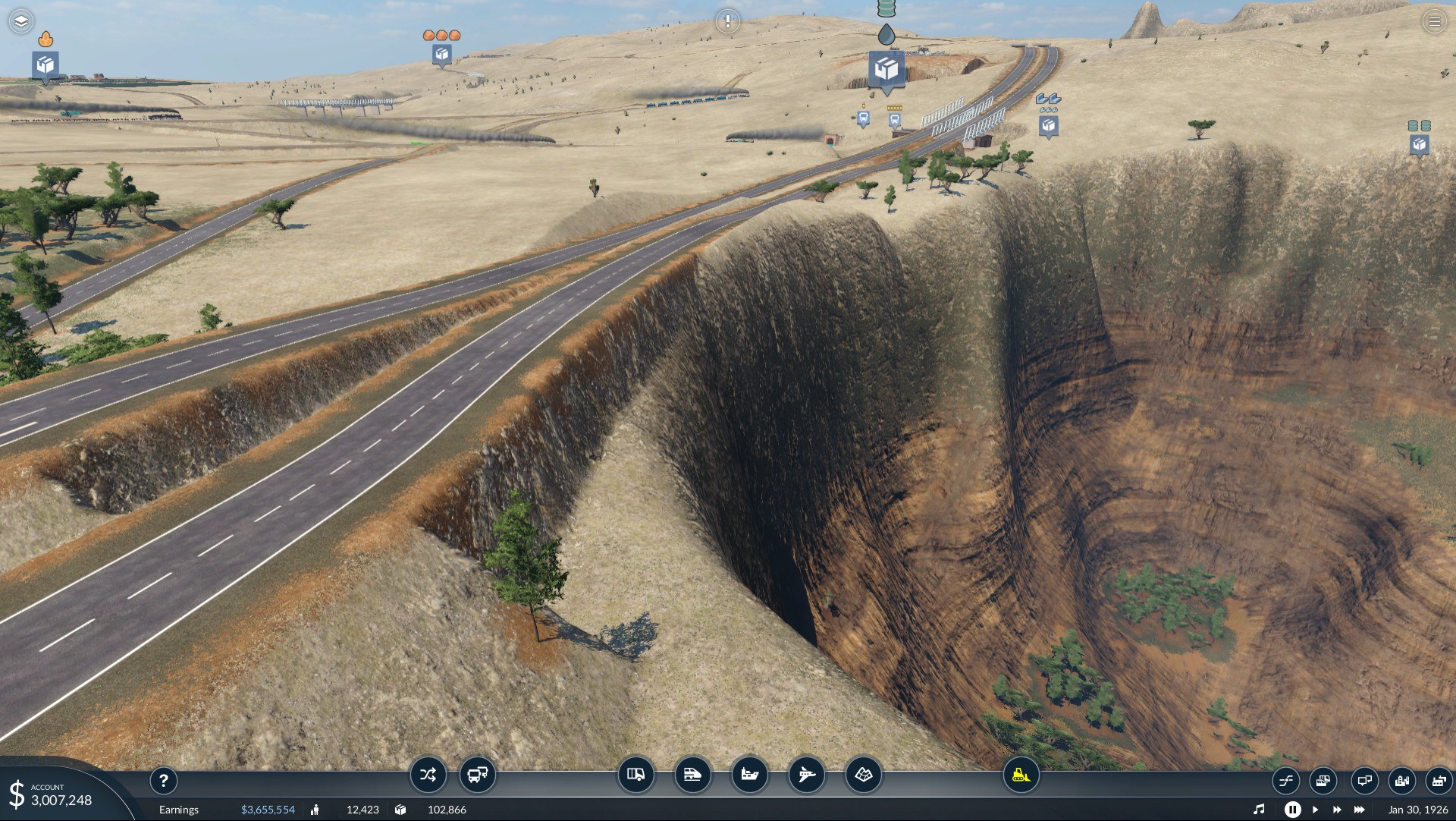
Task: Open the rail construction menu
Action: [x=692, y=775]
